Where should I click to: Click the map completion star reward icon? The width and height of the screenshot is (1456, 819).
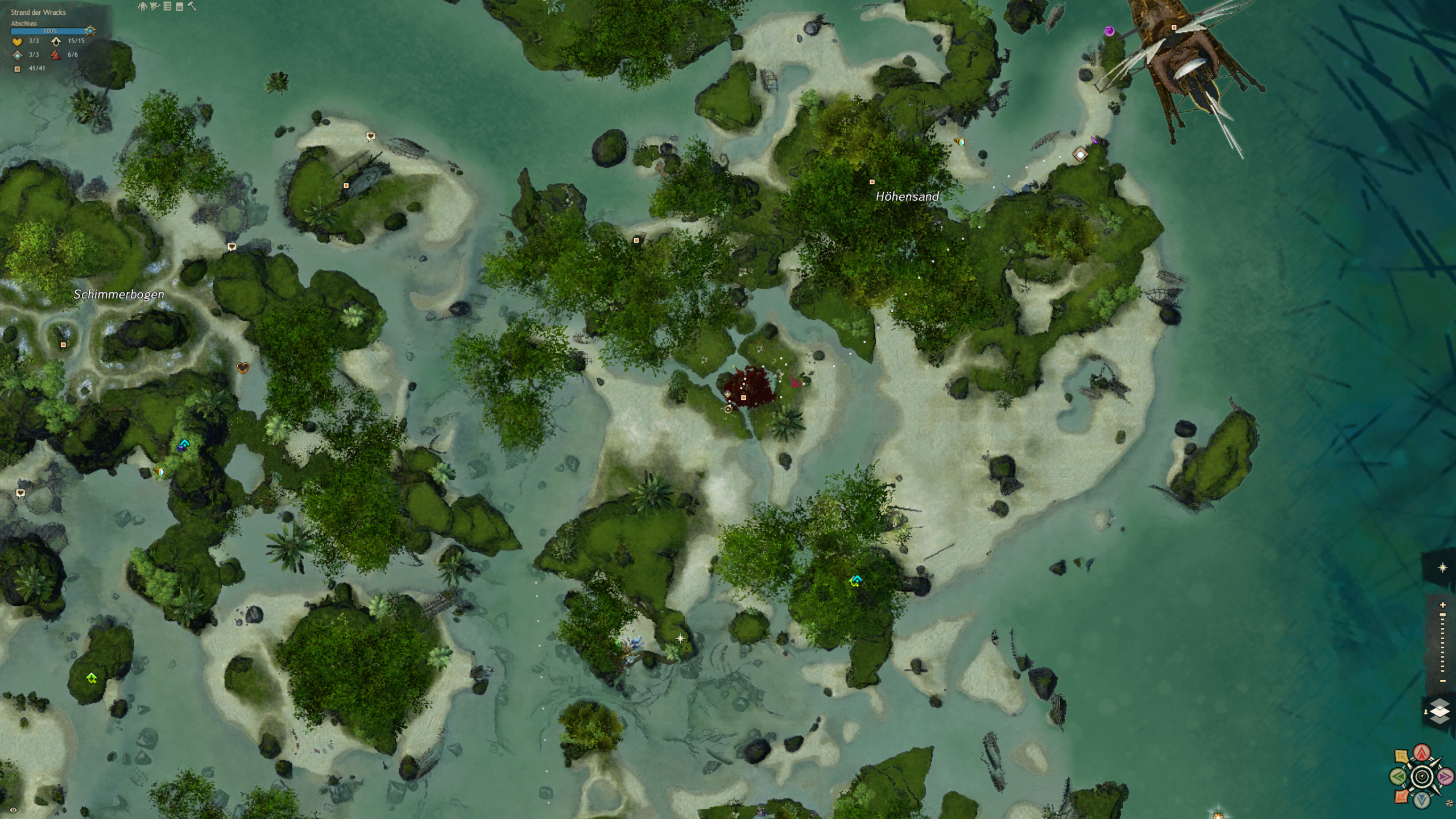click(x=90, y=31)
